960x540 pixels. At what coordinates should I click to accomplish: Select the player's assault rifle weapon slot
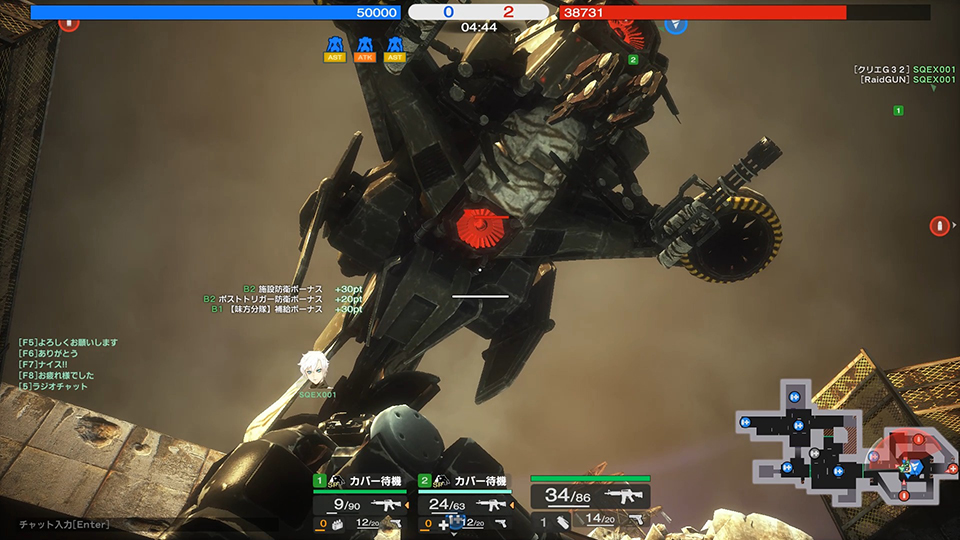[x=590, y=496]
